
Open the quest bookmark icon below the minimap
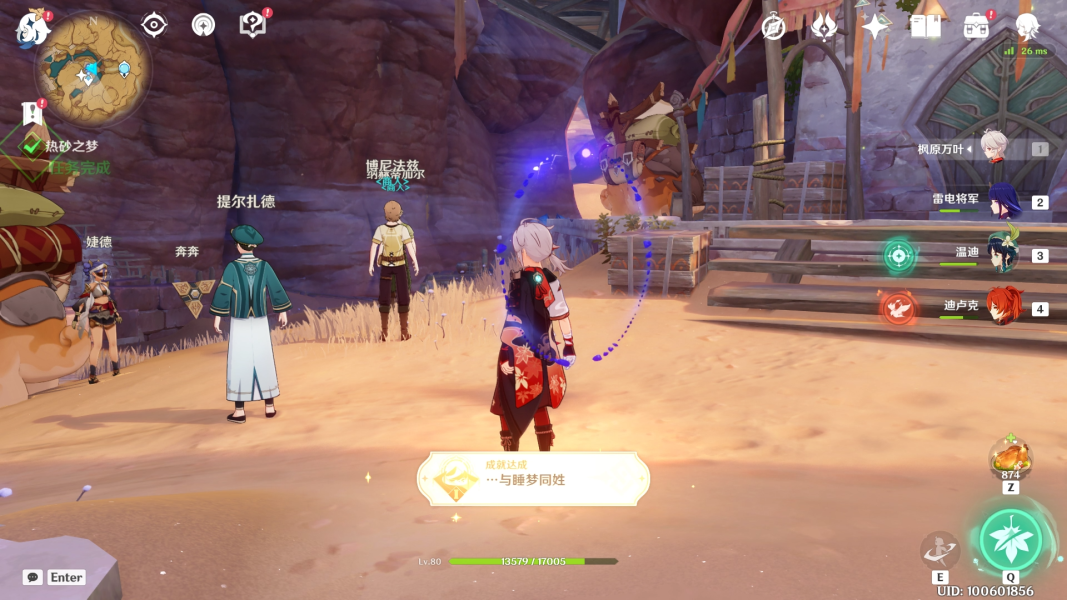[31, 113]
